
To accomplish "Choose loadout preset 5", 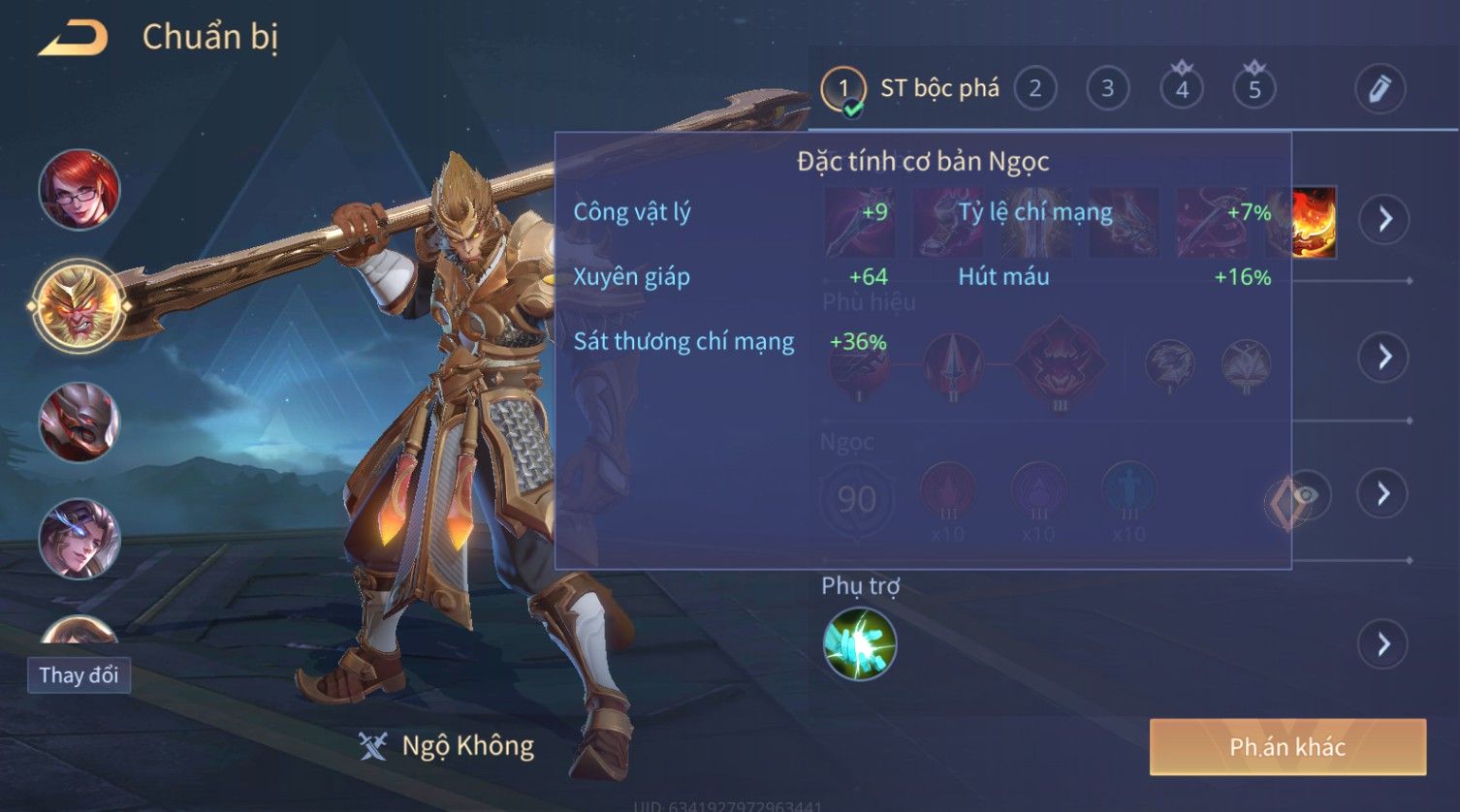I will [x=1254, y=89].
